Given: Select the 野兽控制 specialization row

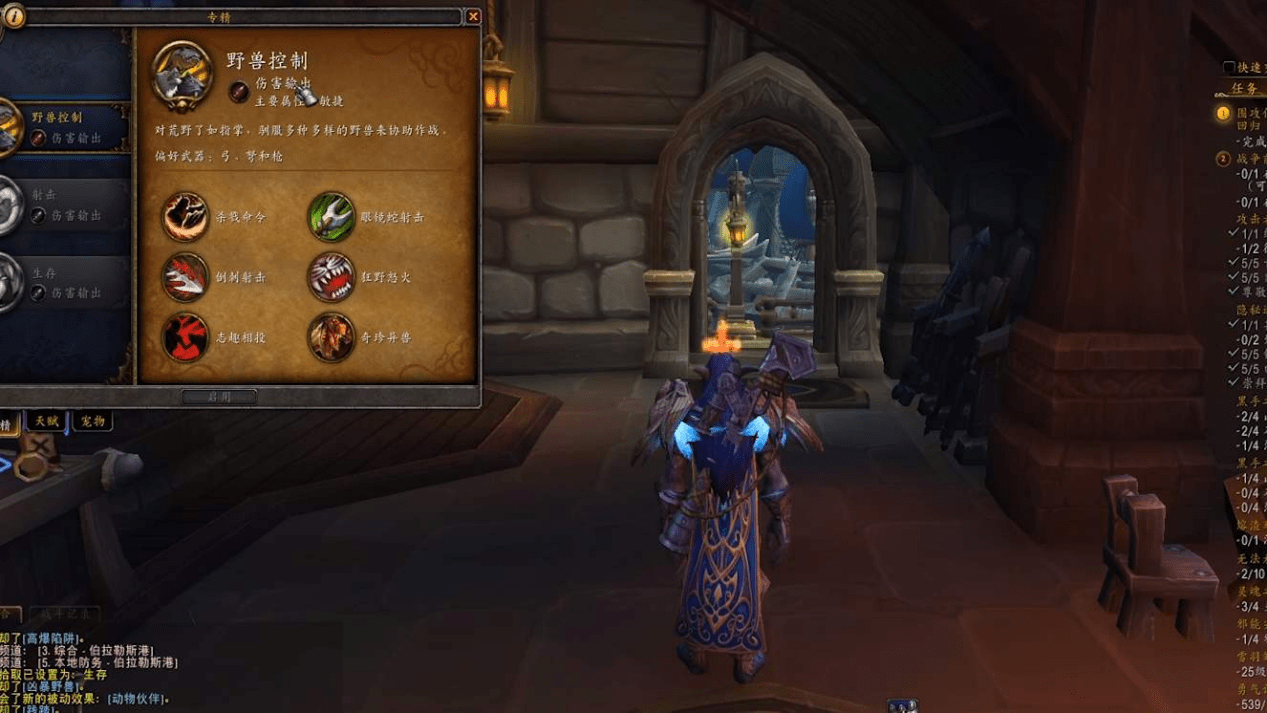Looking at the screenshot, I should (x=65, y=127).
